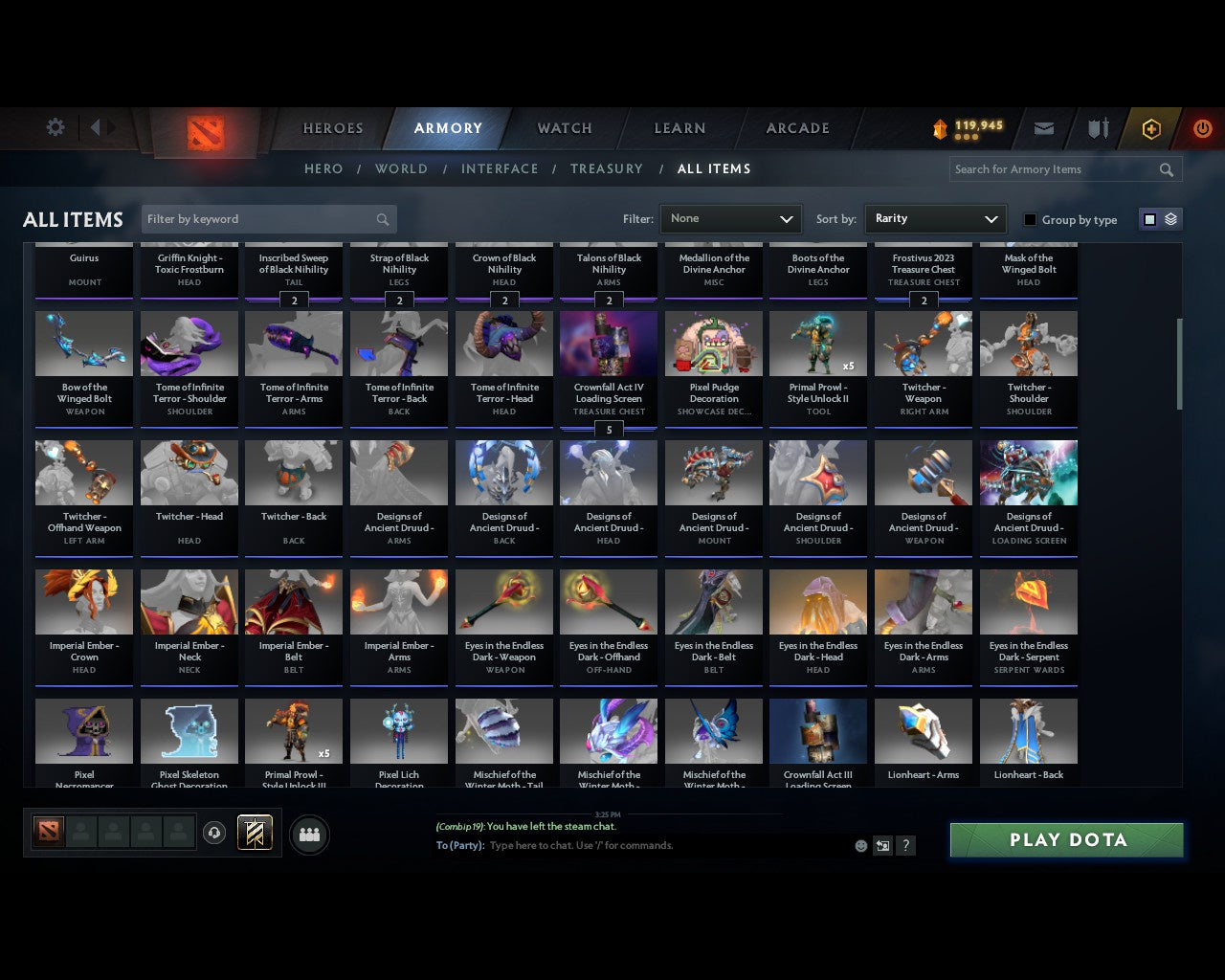Open the Armory shield-and-sword icon
The height and width of the screenshot is (980, 1225).
tap(1097, 128)
